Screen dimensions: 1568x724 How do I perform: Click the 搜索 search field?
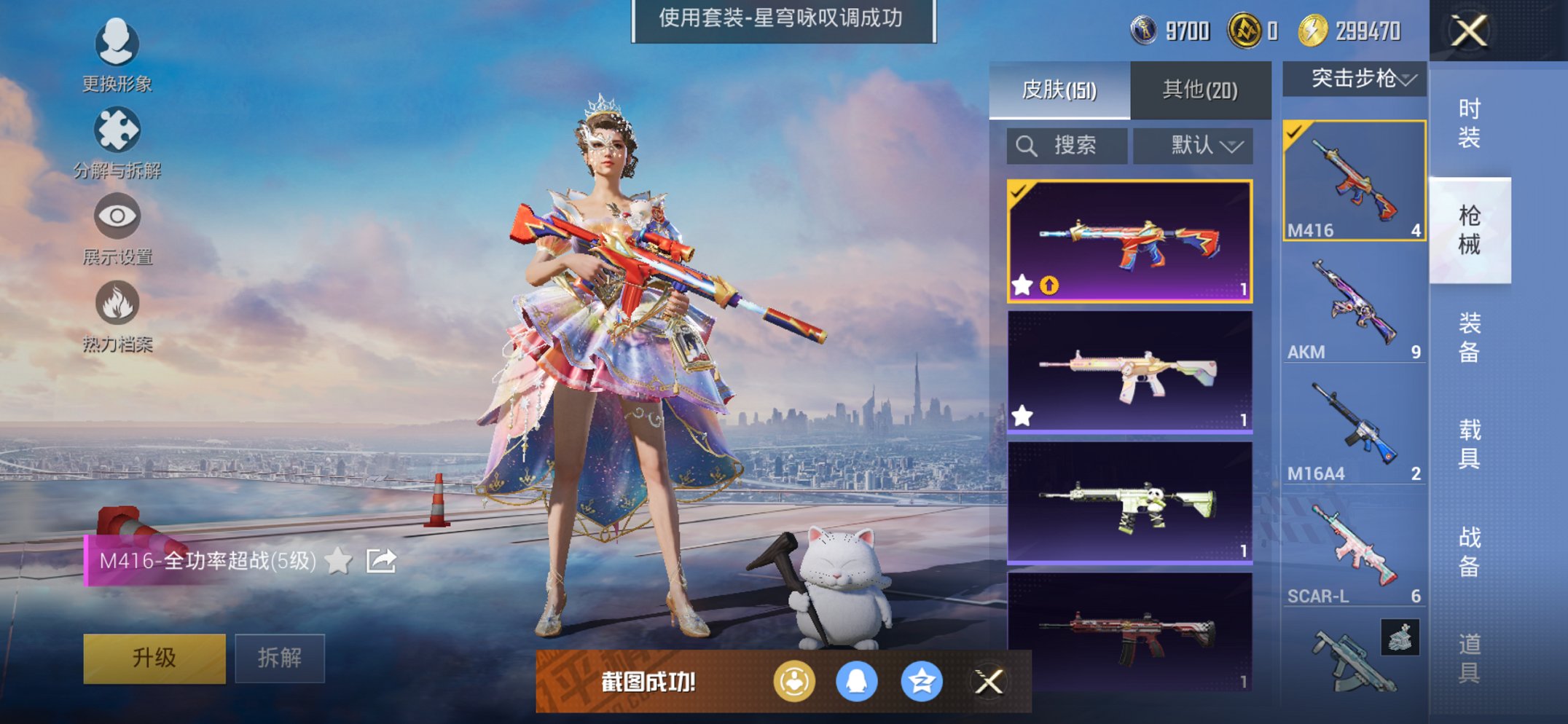click(1066, 145)
